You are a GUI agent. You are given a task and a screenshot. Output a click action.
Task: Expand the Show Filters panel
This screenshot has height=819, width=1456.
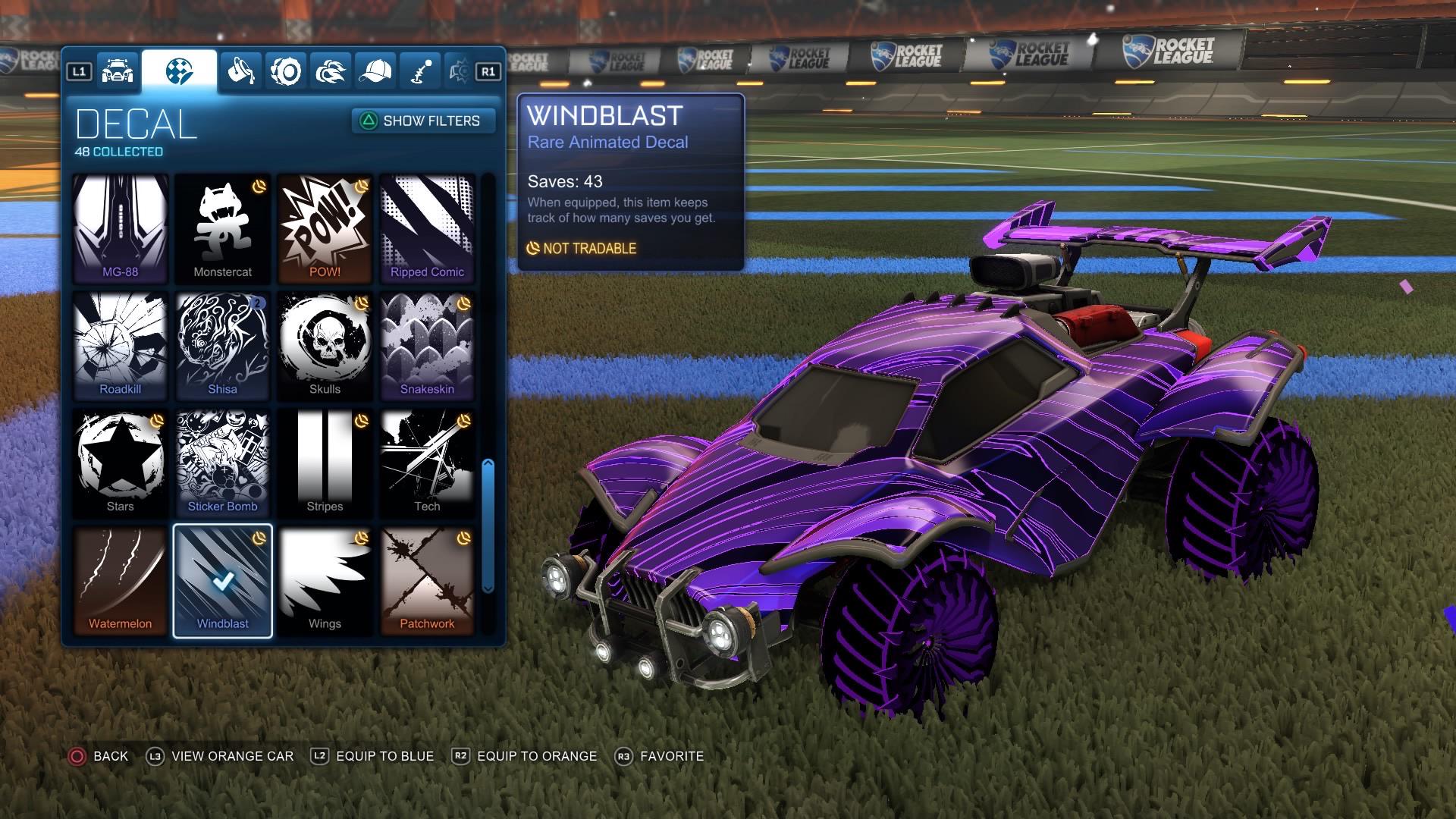(x=422, y=121)
